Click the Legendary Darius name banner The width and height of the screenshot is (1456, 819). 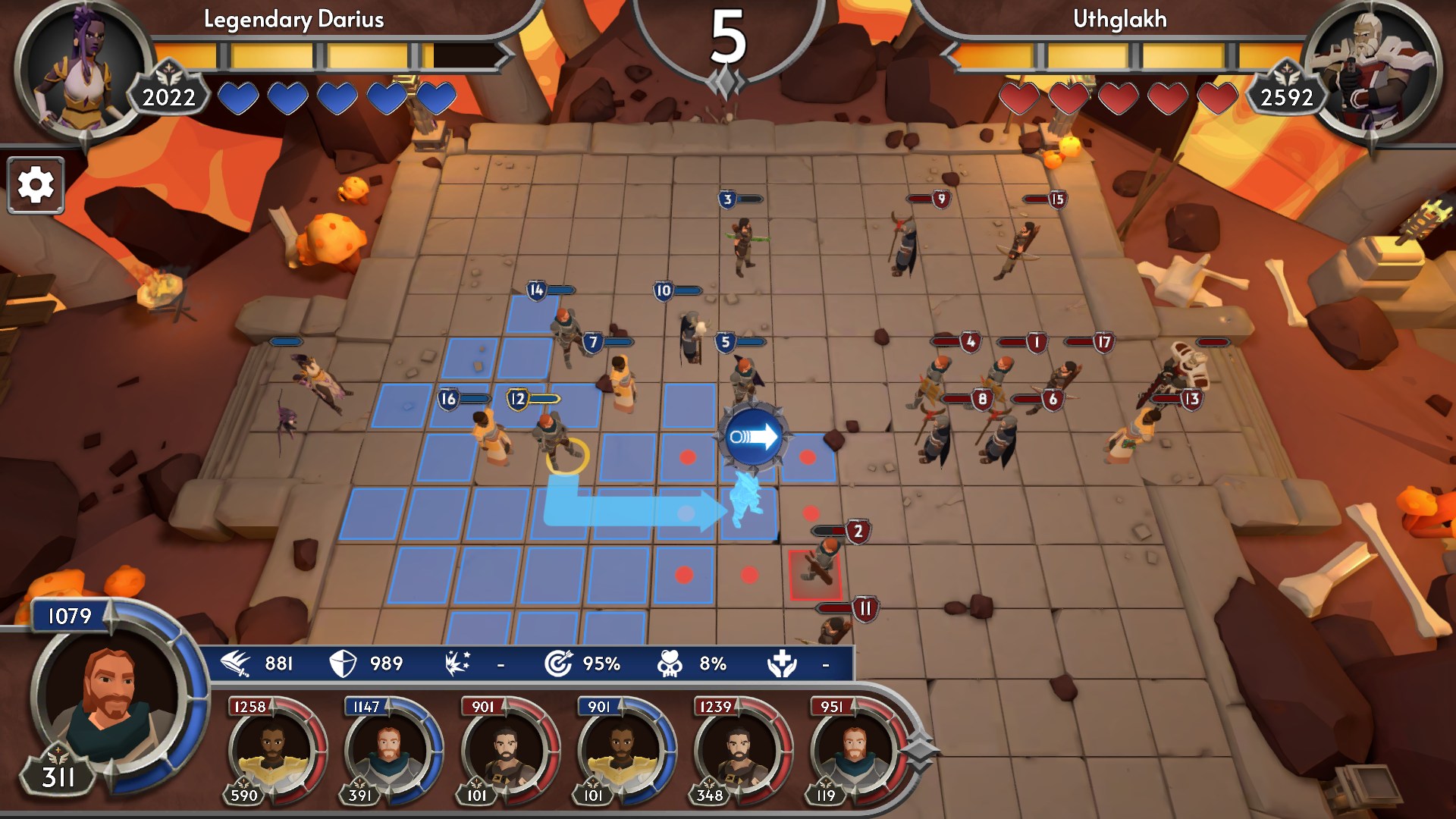292,20
